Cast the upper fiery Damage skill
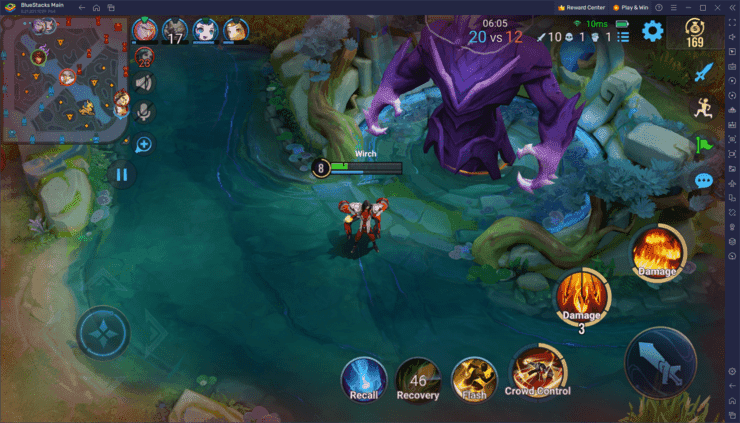Image resolution: width=740 pixels, height=423 pixels. [657, 251]
